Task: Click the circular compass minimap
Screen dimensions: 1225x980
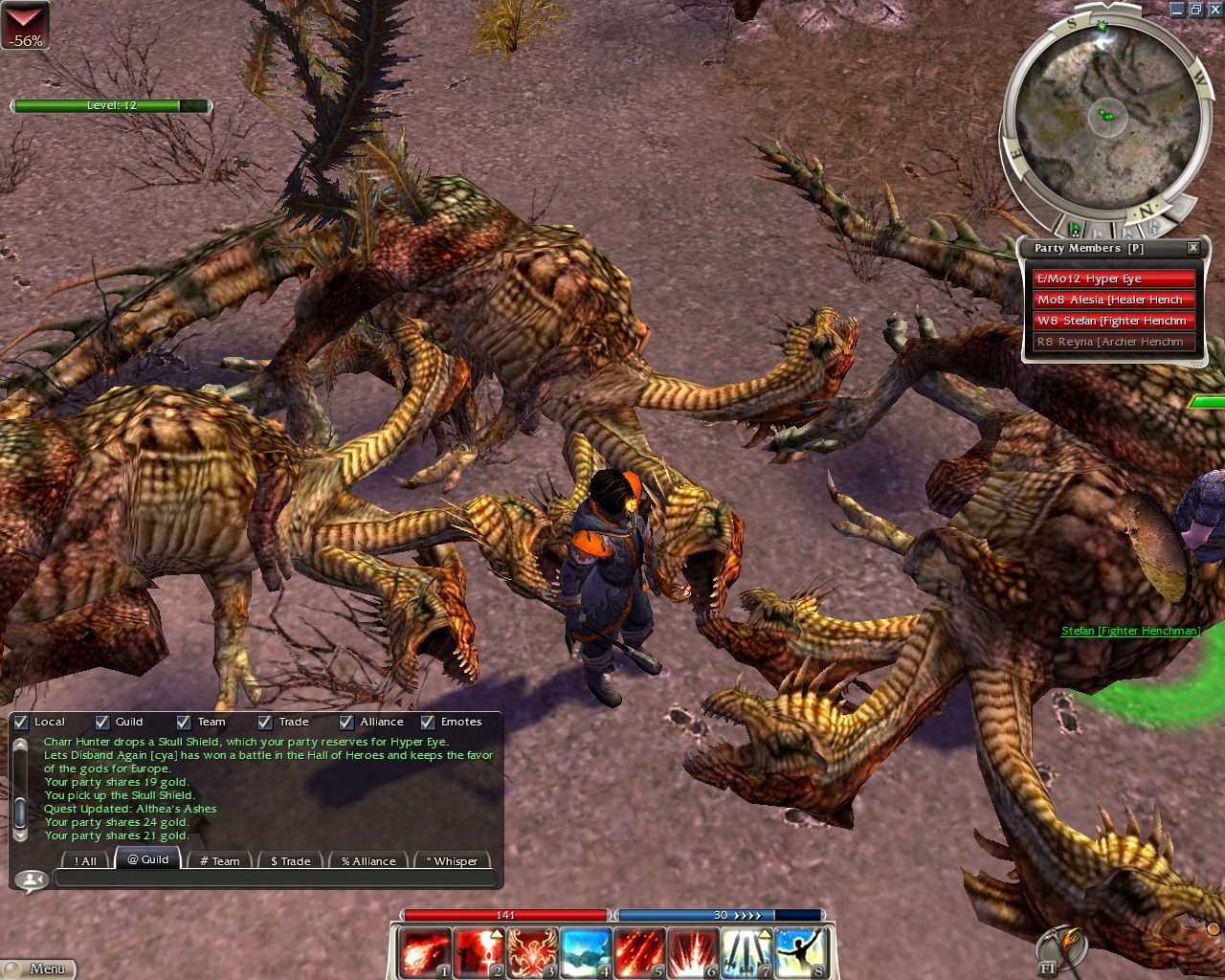Action: click(x=1106, y=120)
